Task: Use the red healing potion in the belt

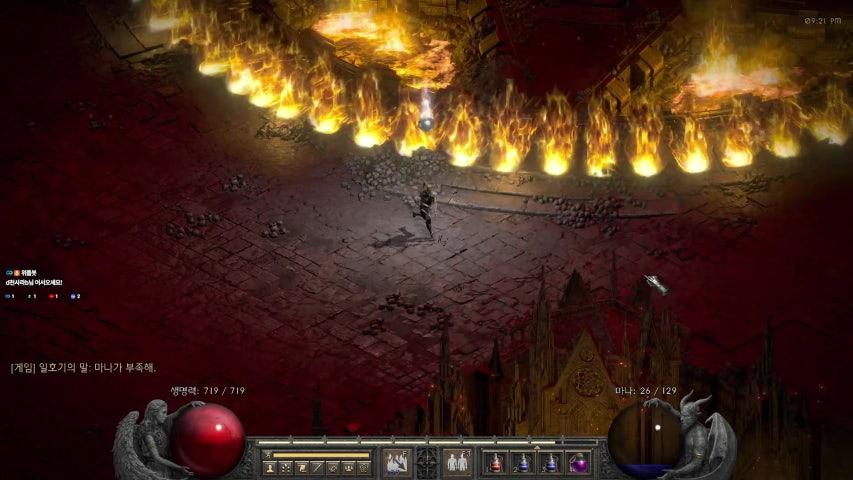Action: [x=497, y=463]
